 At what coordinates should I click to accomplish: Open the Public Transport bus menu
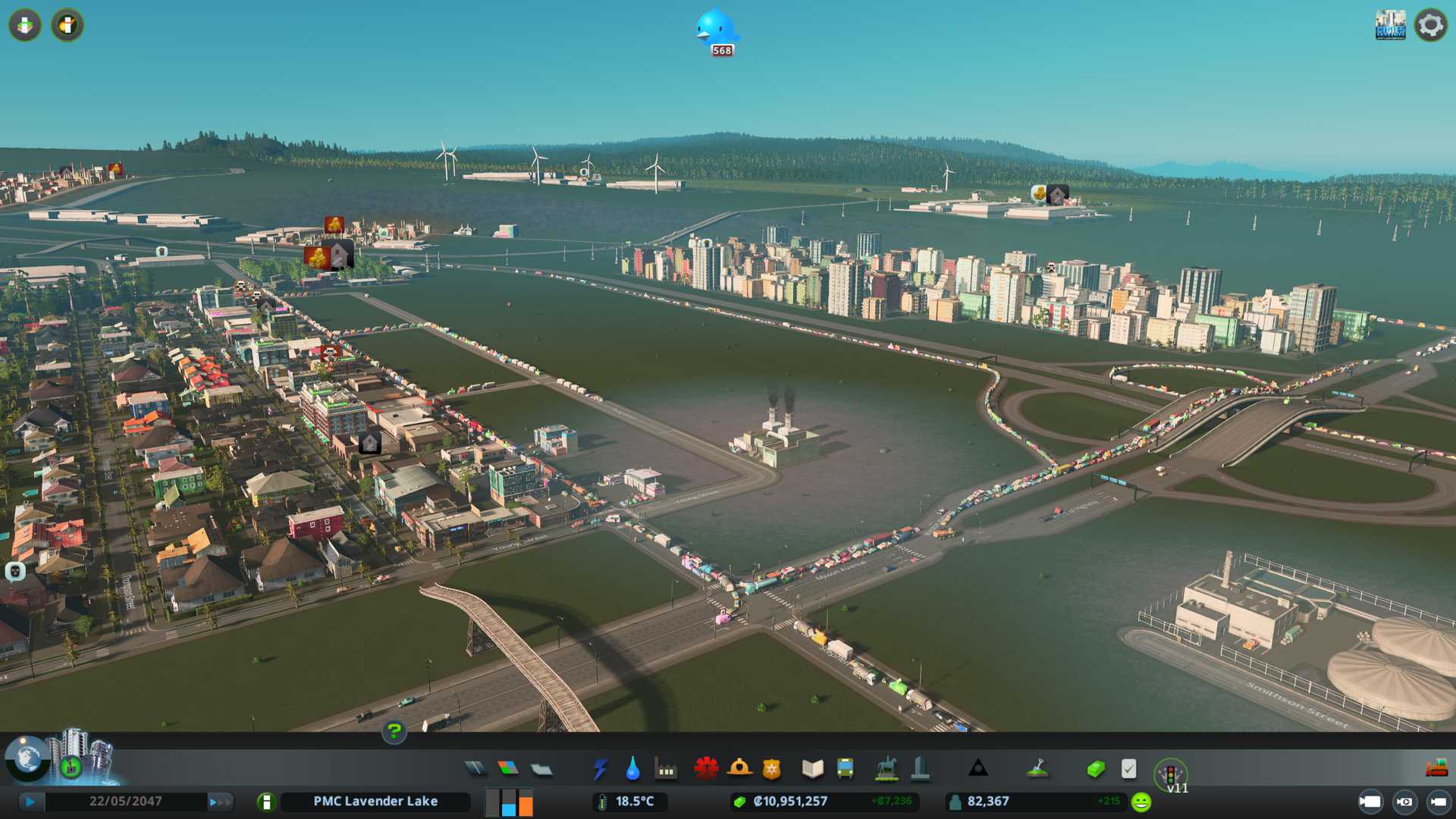coord(845,769)
